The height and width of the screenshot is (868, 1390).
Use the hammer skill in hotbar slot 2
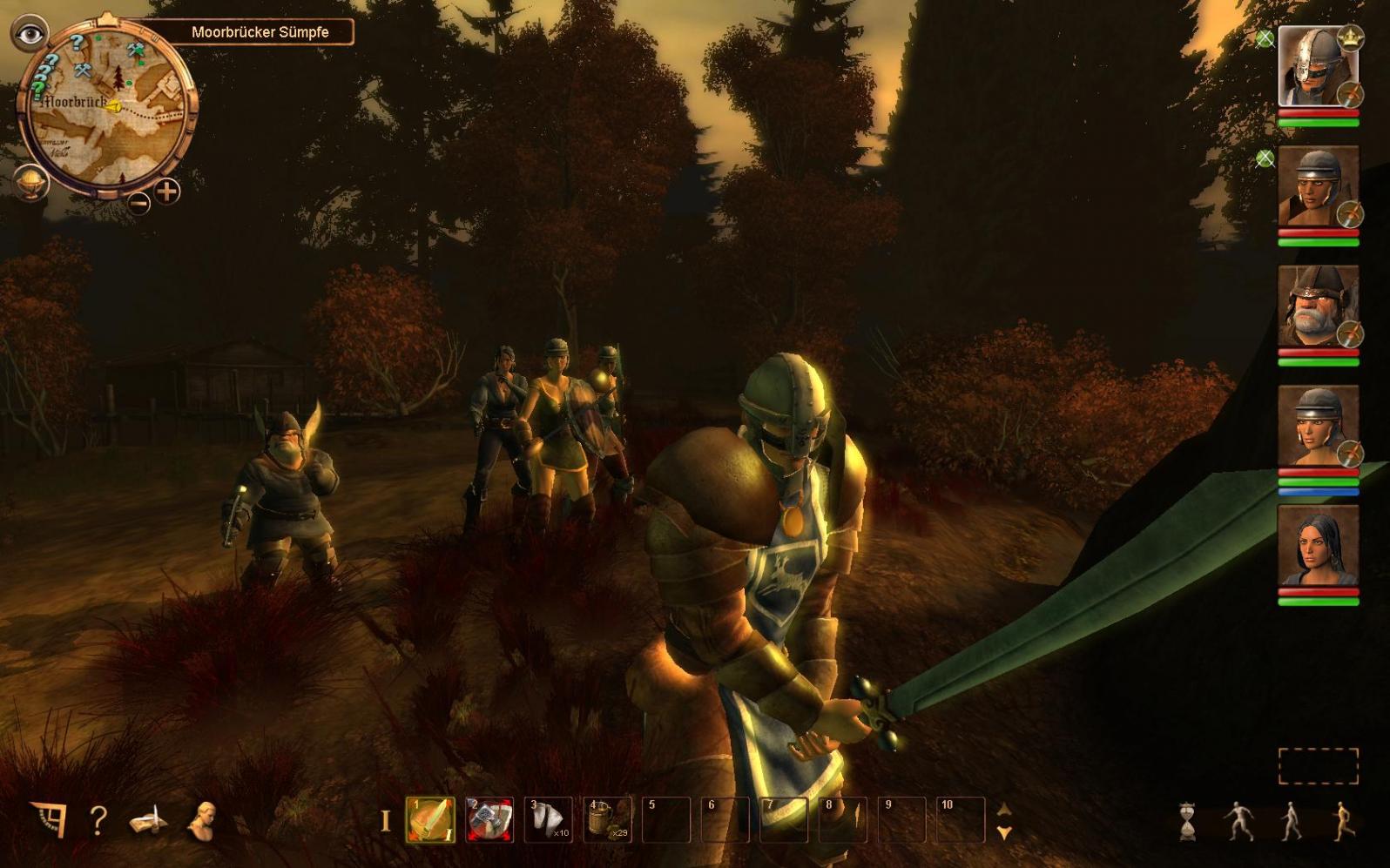coord(489,819)
